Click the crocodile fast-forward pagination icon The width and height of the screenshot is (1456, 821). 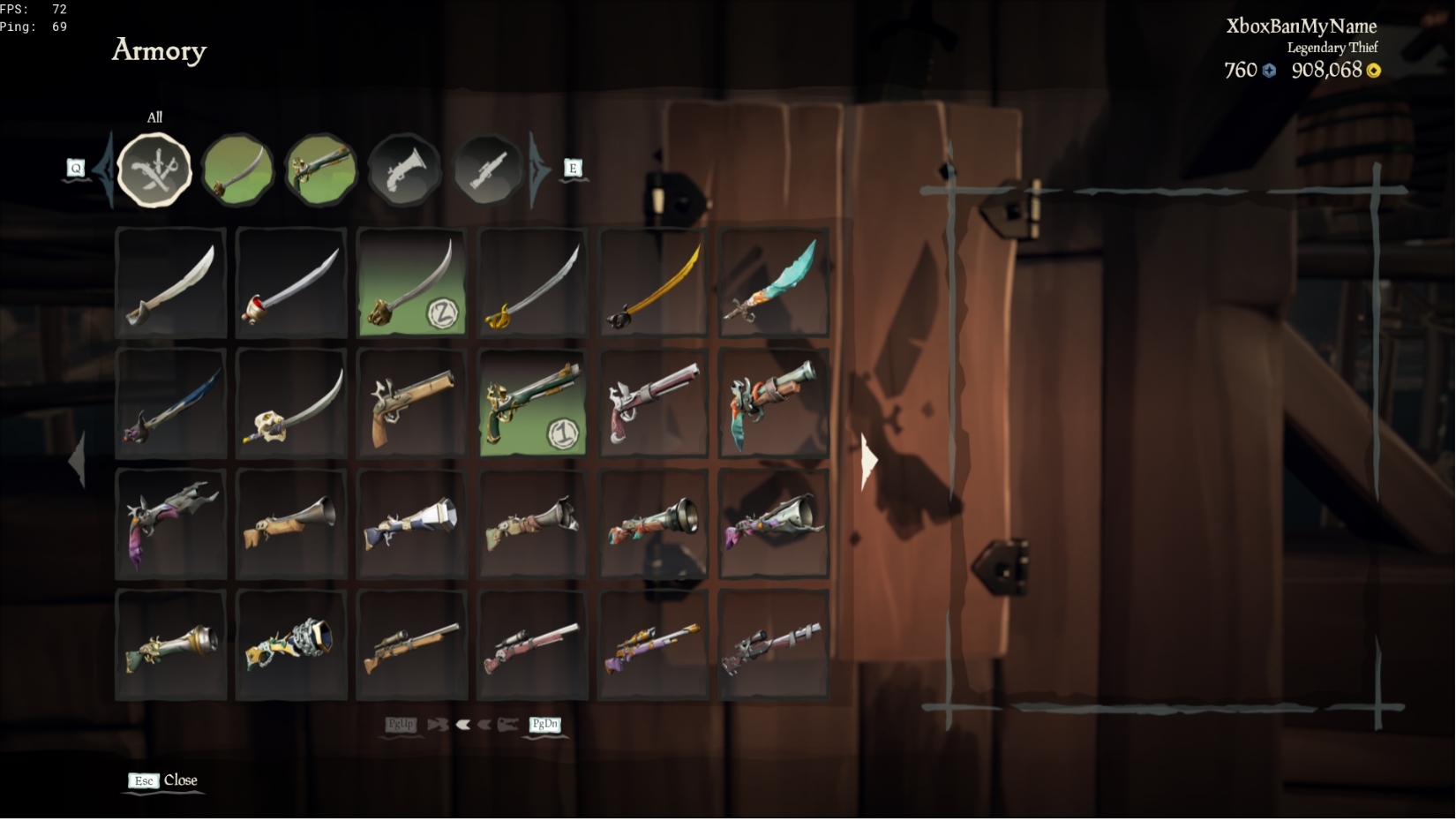pos(439,724)
